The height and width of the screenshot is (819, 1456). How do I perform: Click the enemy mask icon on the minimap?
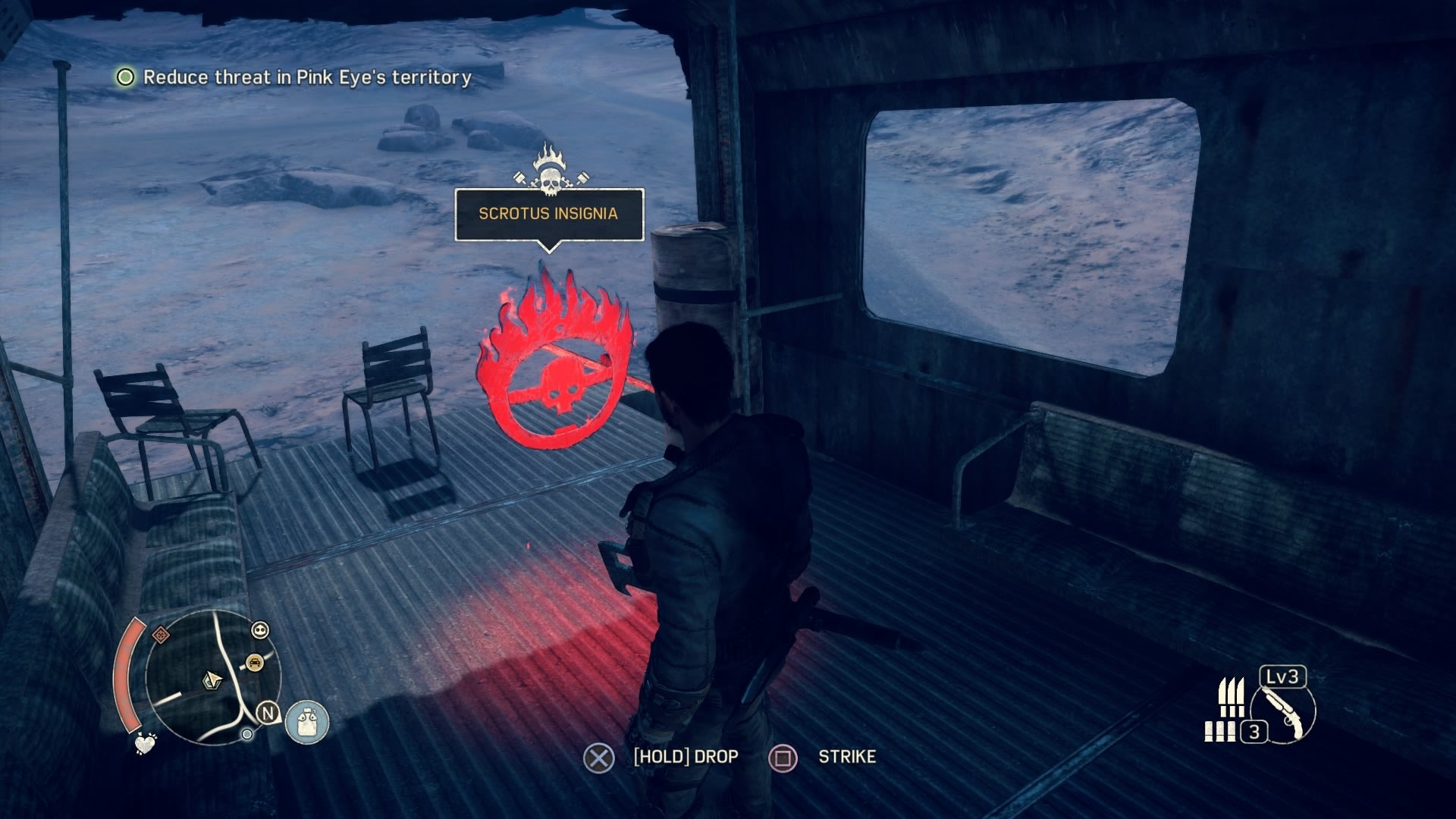coord(259,631)
